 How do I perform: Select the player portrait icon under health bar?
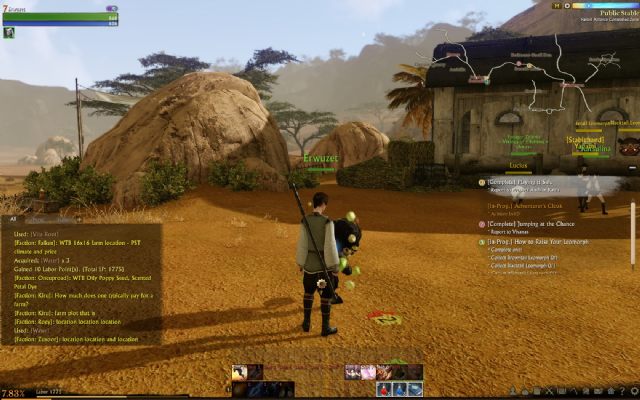(x=8, y=33)
